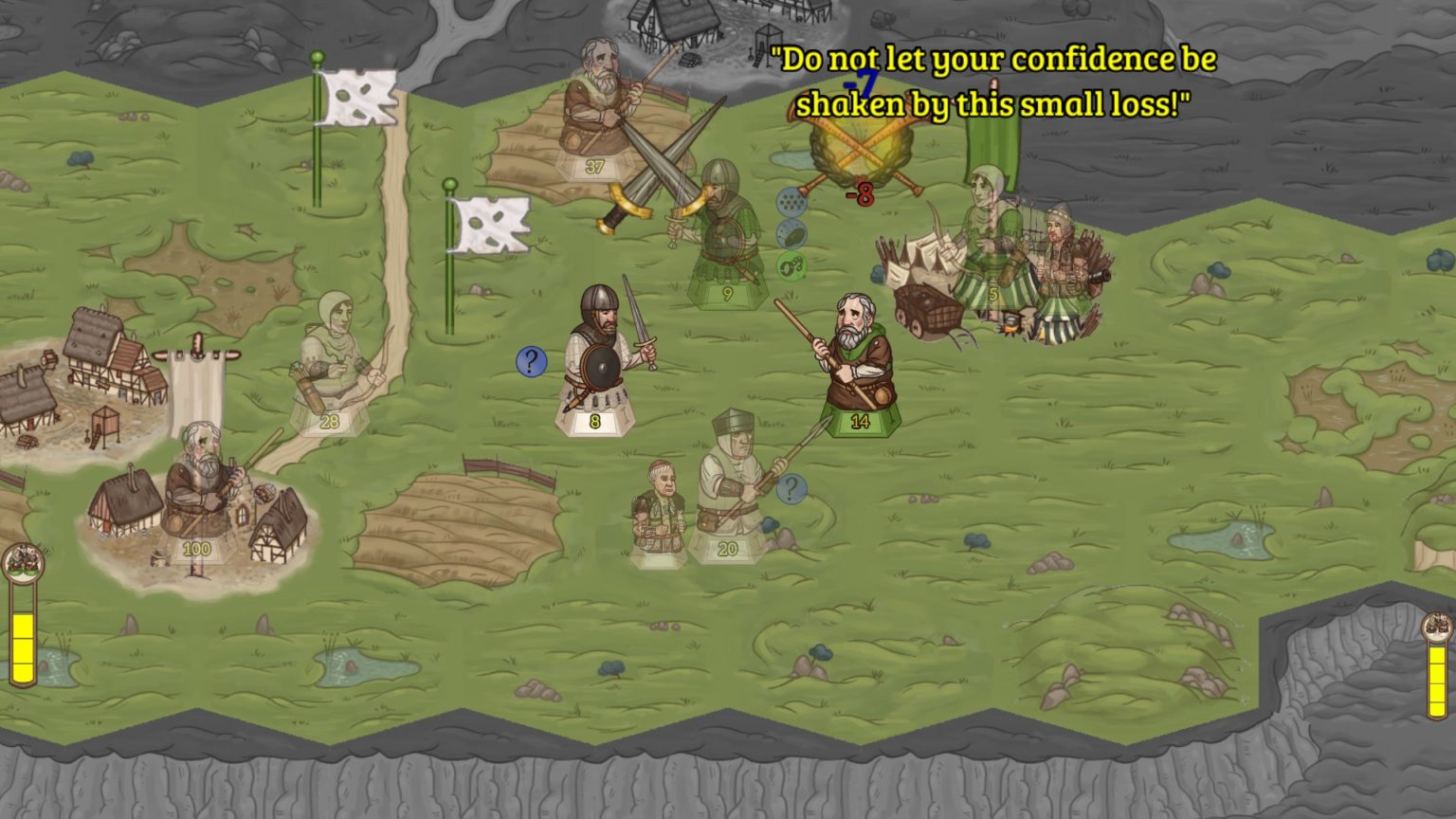Click the helmet defense icon near the skirmish

click(792, 233)
